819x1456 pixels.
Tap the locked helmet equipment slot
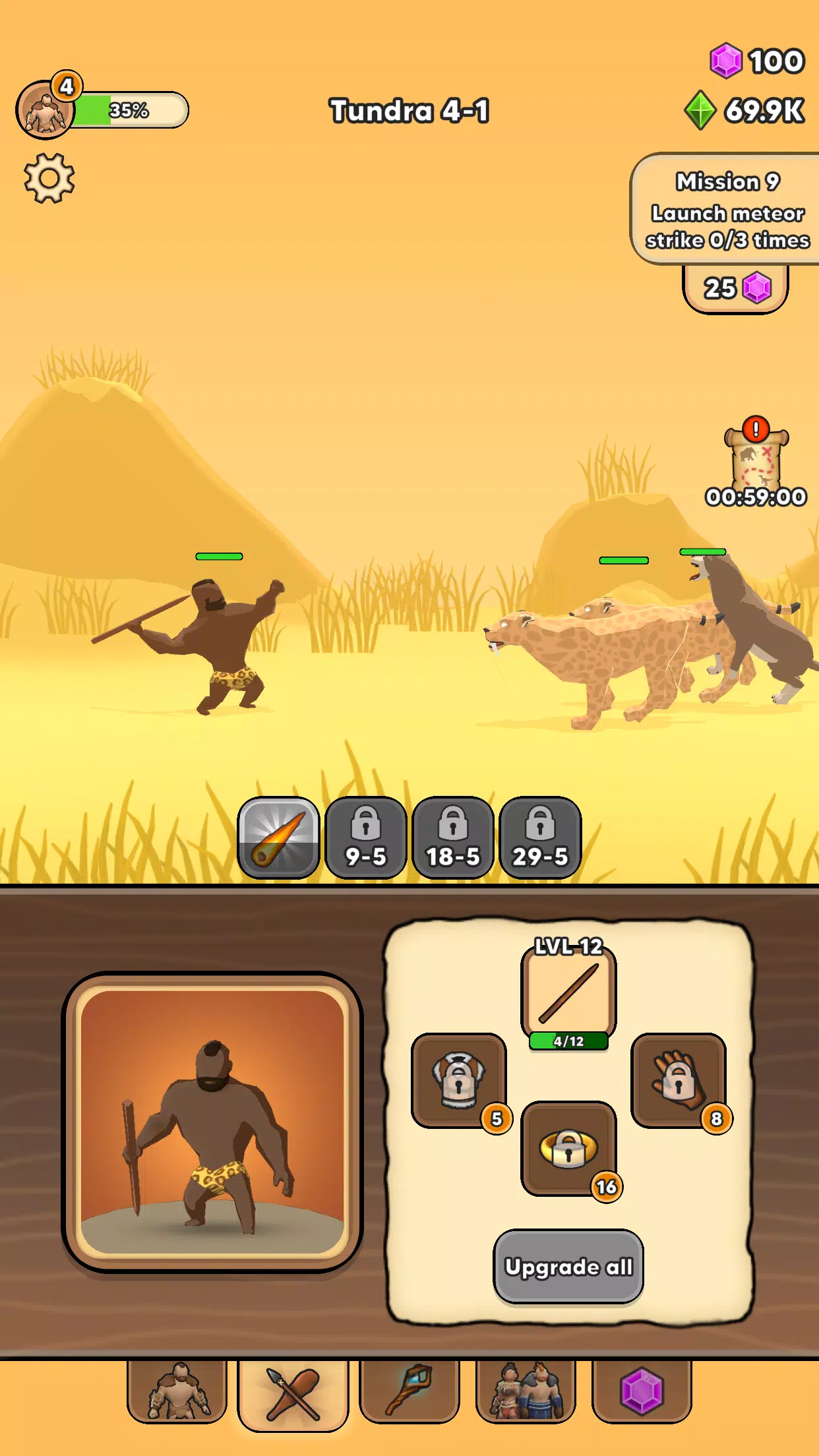[459, 1080]
